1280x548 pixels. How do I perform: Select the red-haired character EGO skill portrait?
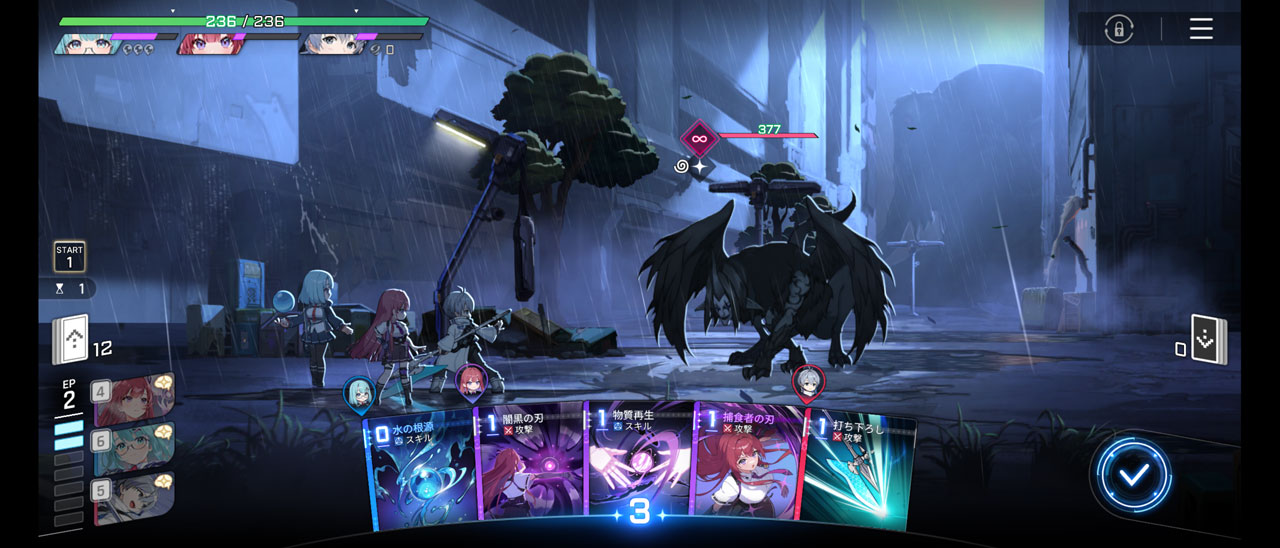[x=134, y=399]
